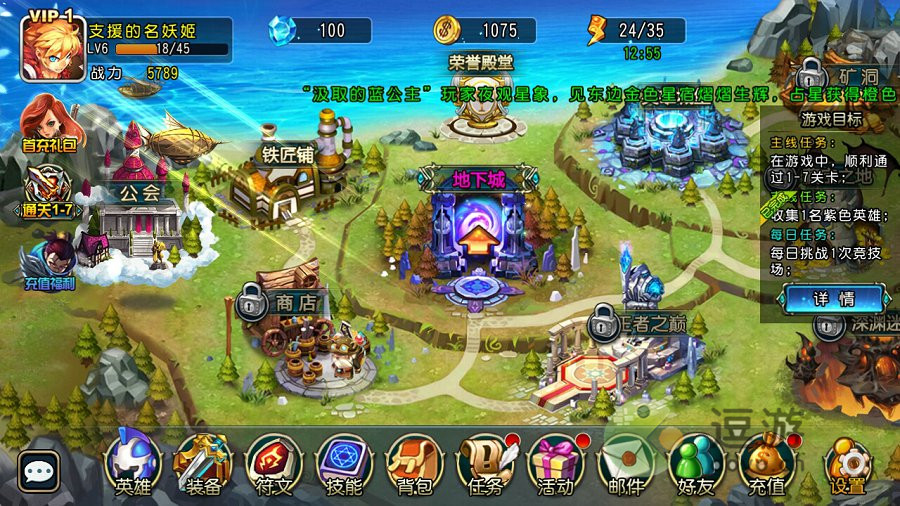Screen dimensions: 900x506
Task: Open the 活动 events gift box
Action: [x=556, y=463]
